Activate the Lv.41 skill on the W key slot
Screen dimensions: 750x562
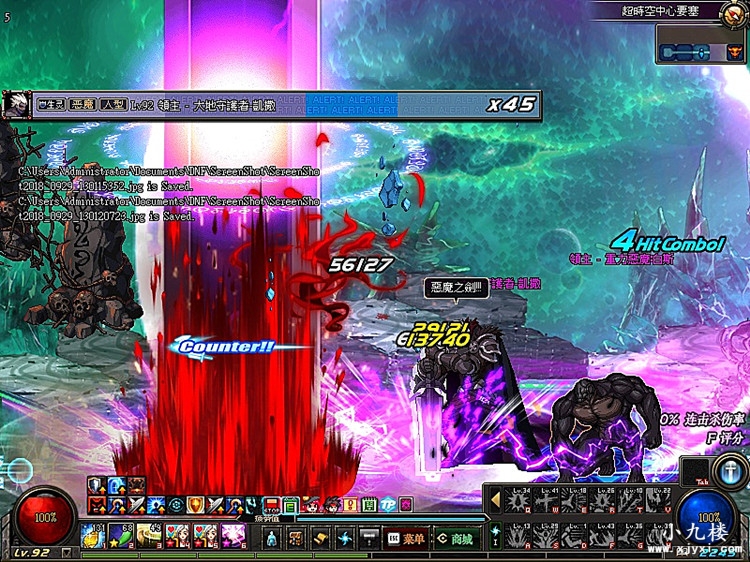[547, 501]
